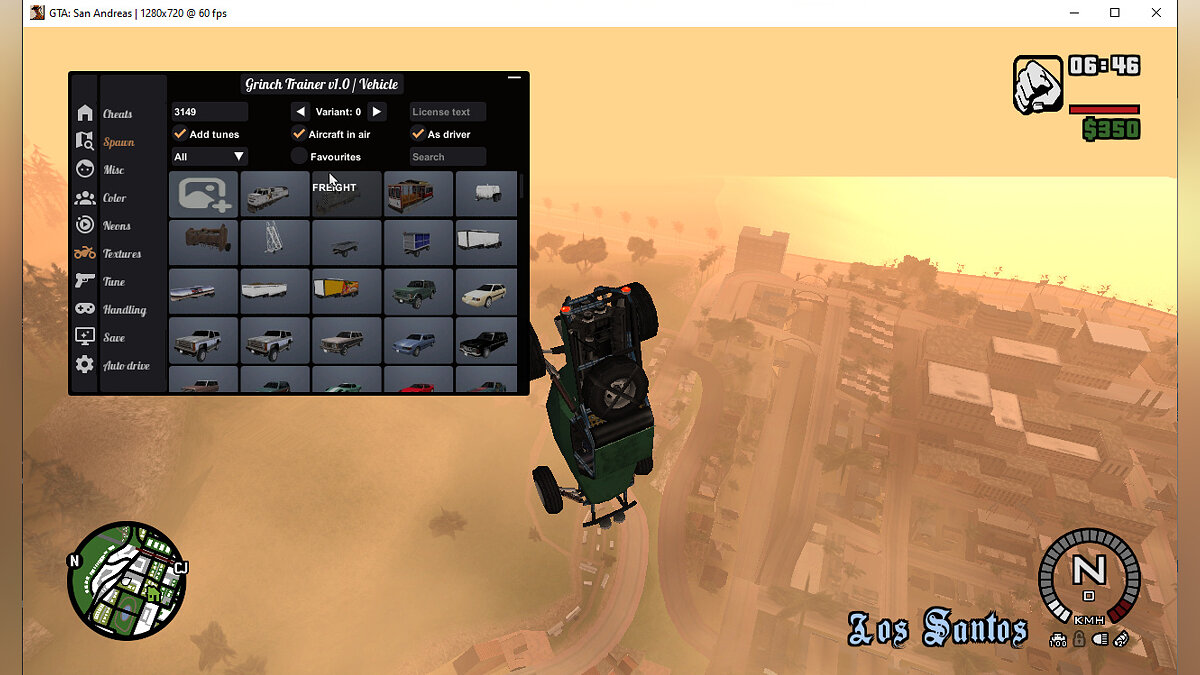The height and width of the screenshot is (675, 1200).
Task: Show the Handling section
Action: [124, 310]
